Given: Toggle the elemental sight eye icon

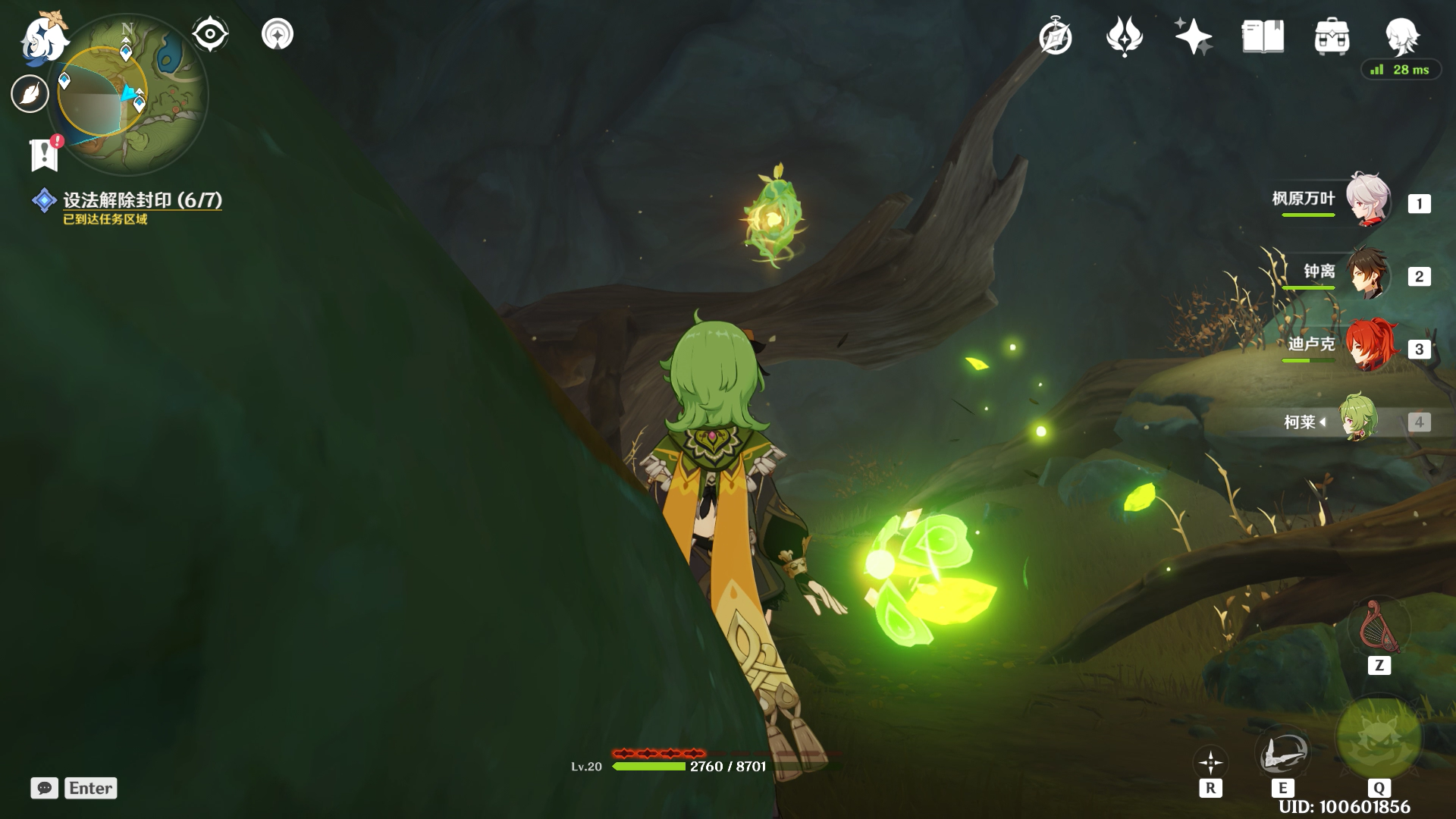Looking at the screenshot, I should pos(210,34).
